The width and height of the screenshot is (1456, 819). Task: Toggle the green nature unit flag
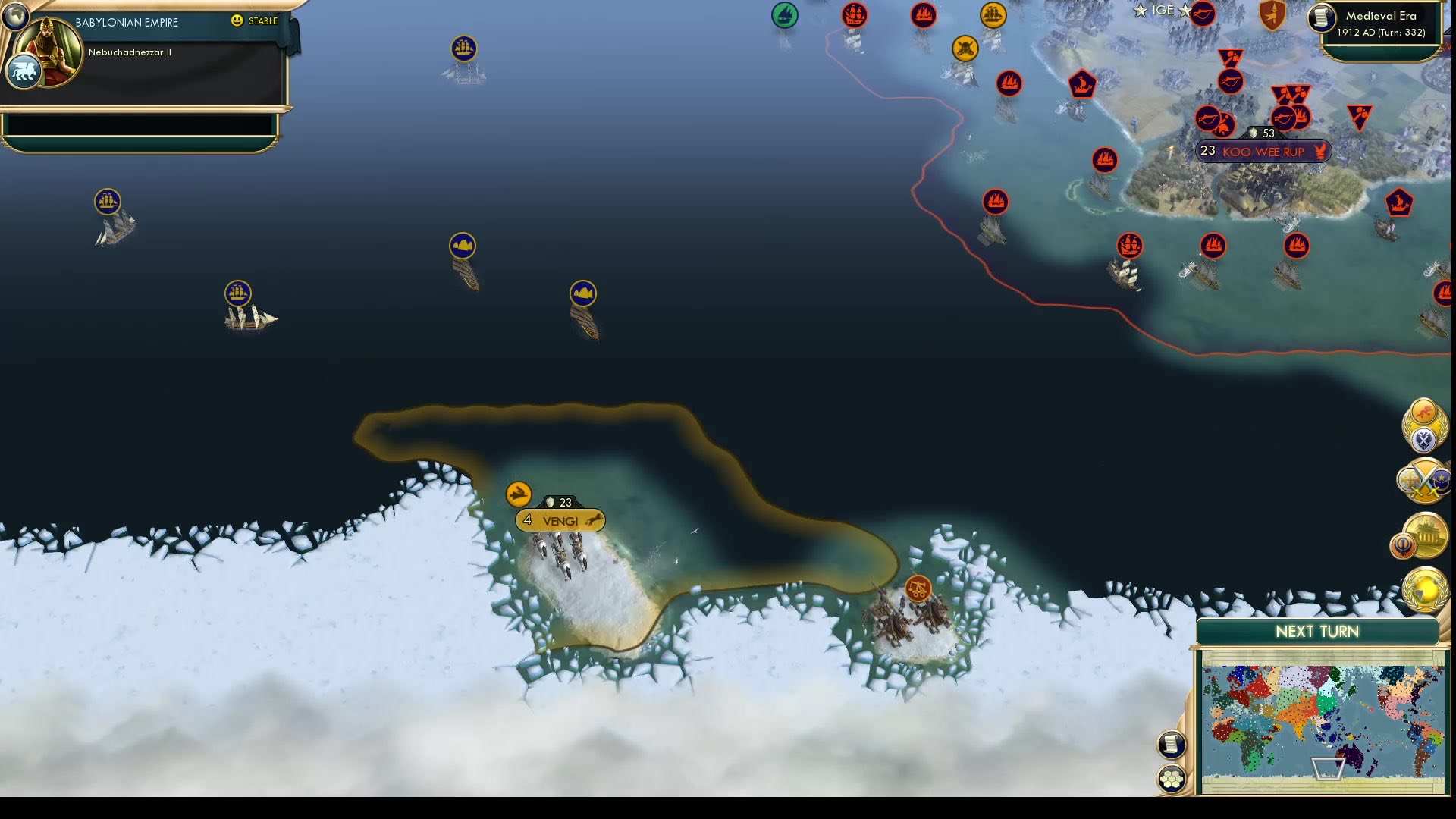point(785,13)
